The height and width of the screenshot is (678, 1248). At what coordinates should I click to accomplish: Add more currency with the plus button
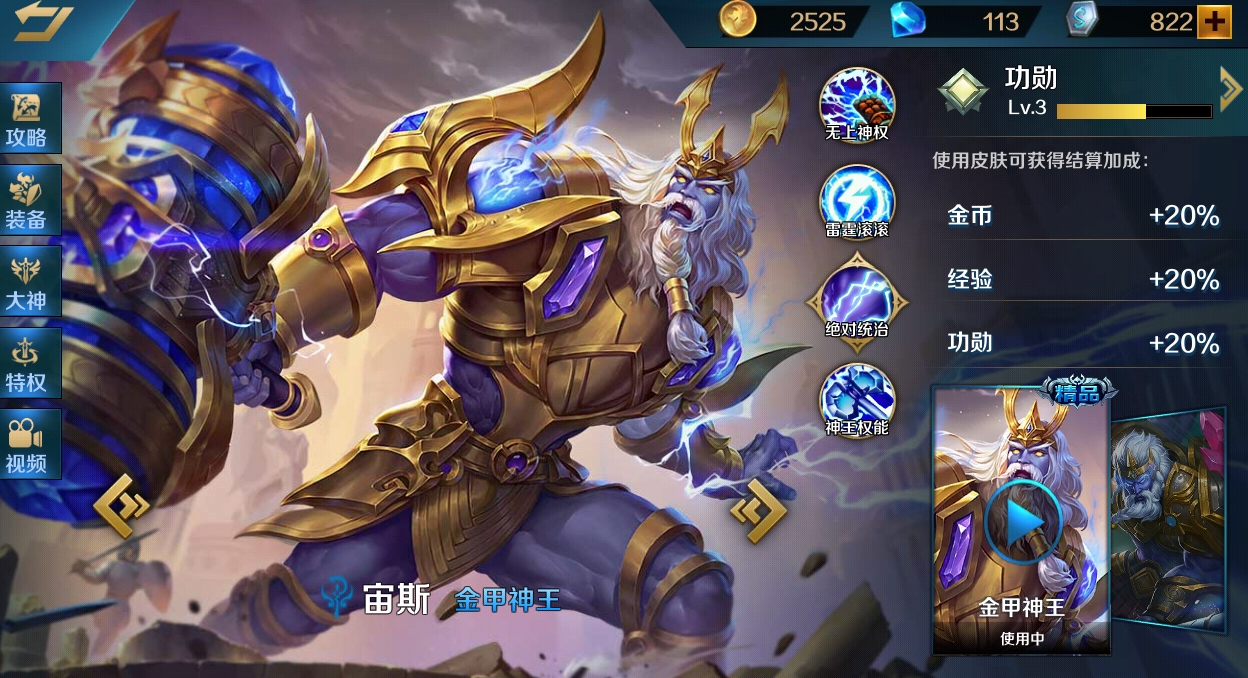pos(1214,22)
